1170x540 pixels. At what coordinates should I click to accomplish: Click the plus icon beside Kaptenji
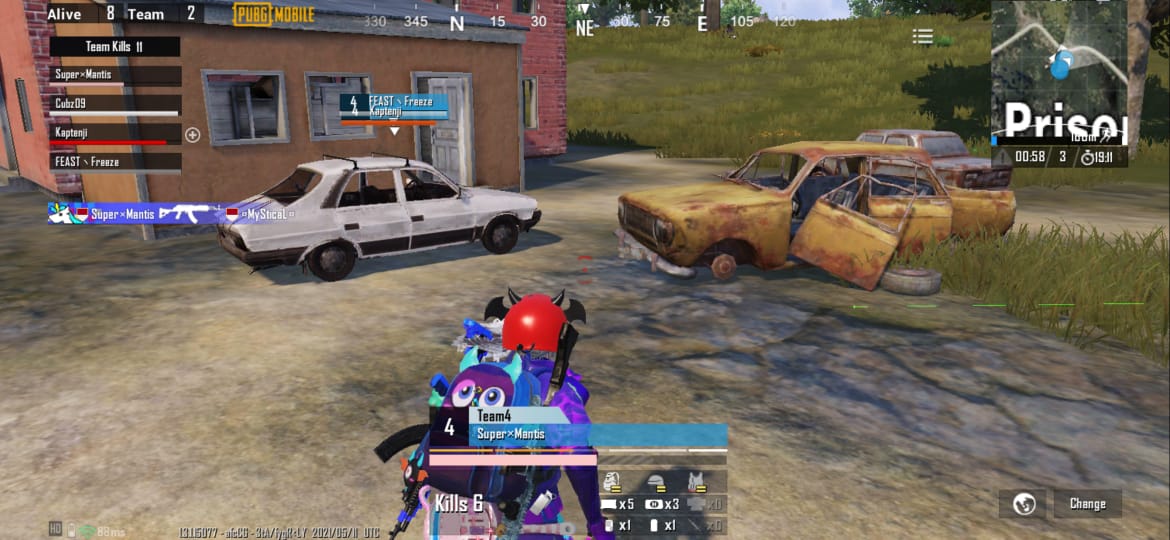[193, 134]
